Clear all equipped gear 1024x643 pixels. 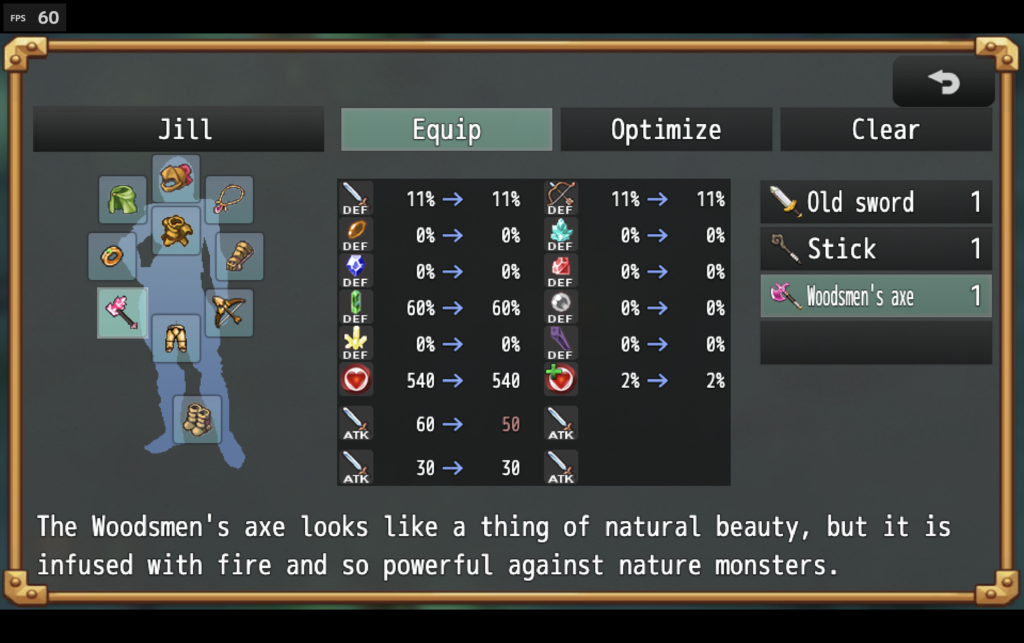coord(885,130)
